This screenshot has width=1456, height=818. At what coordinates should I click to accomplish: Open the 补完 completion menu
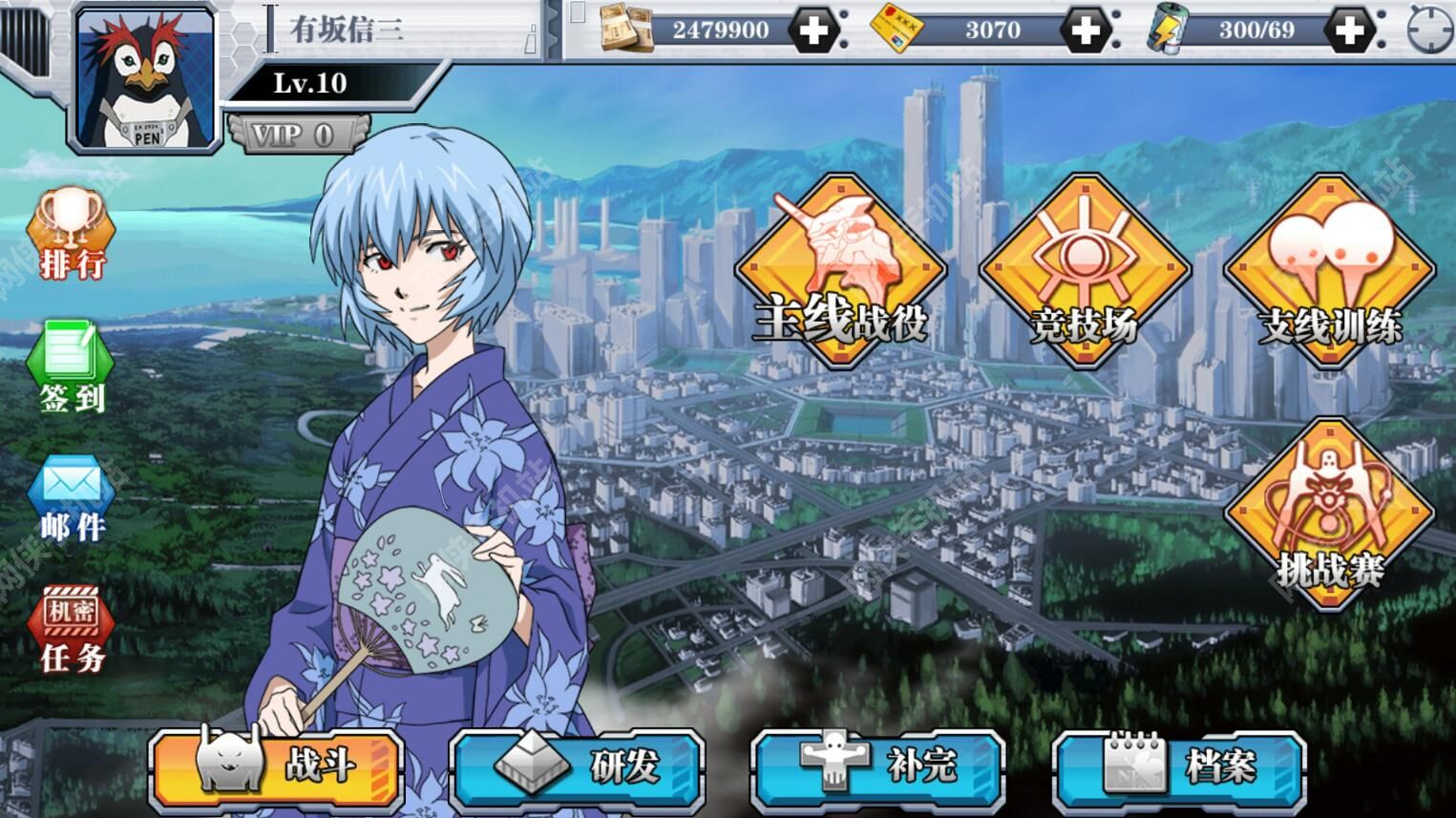tap(878, 766)
